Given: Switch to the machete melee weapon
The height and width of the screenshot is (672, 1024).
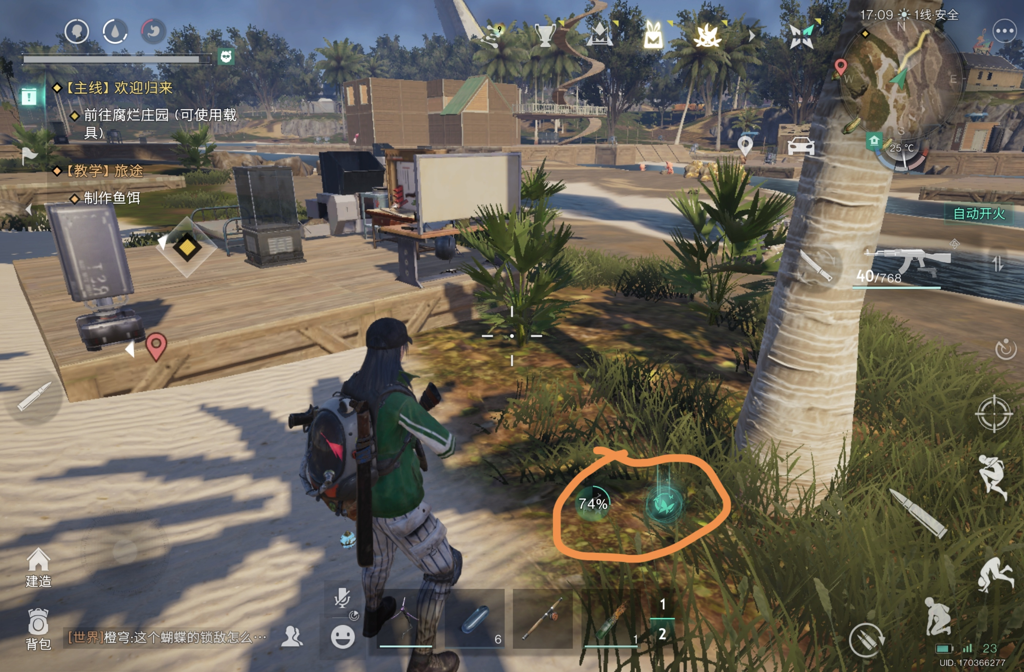Looking at the screenshot, I should (816, 267).
